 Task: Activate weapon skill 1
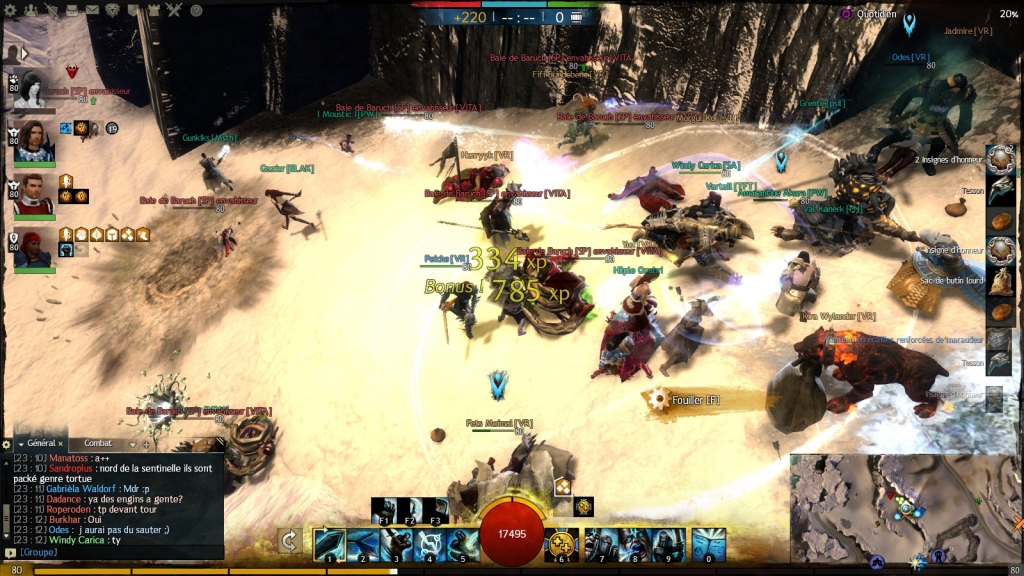[x=329, y=543]
